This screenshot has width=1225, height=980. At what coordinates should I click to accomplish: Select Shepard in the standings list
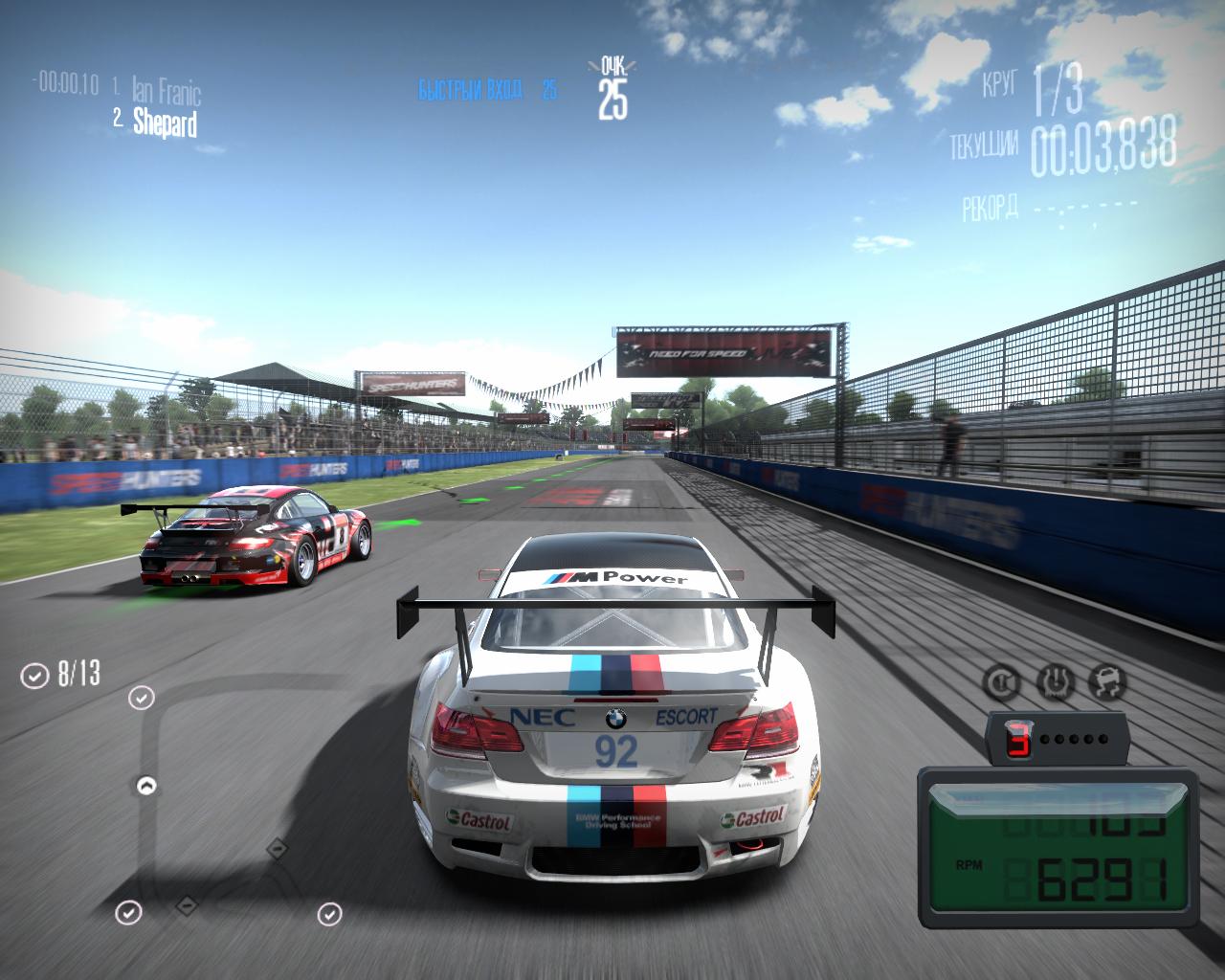[165, 122]
